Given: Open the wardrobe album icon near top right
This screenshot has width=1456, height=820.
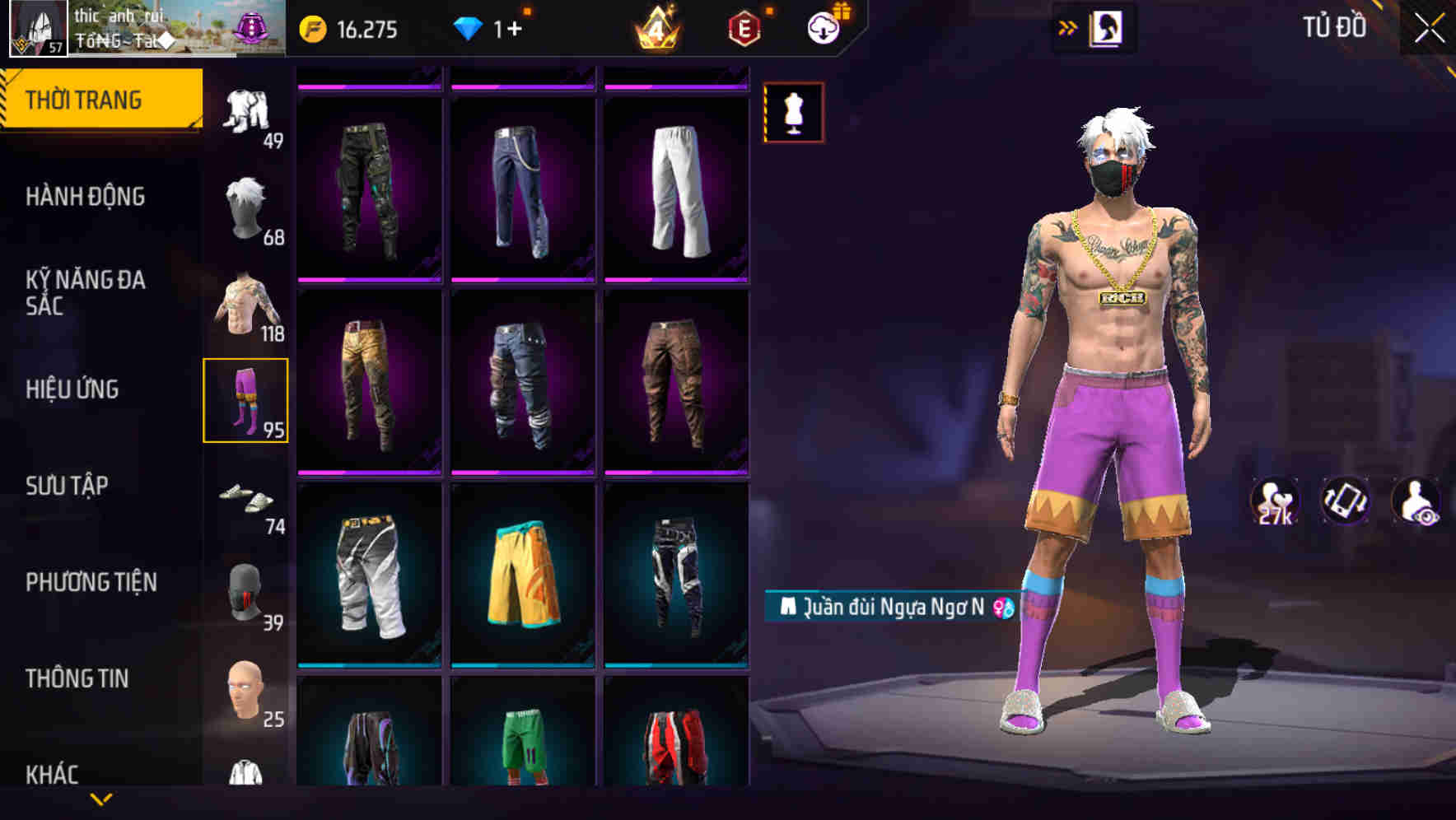Looking at the screenshot, I should coord(1108,27).
